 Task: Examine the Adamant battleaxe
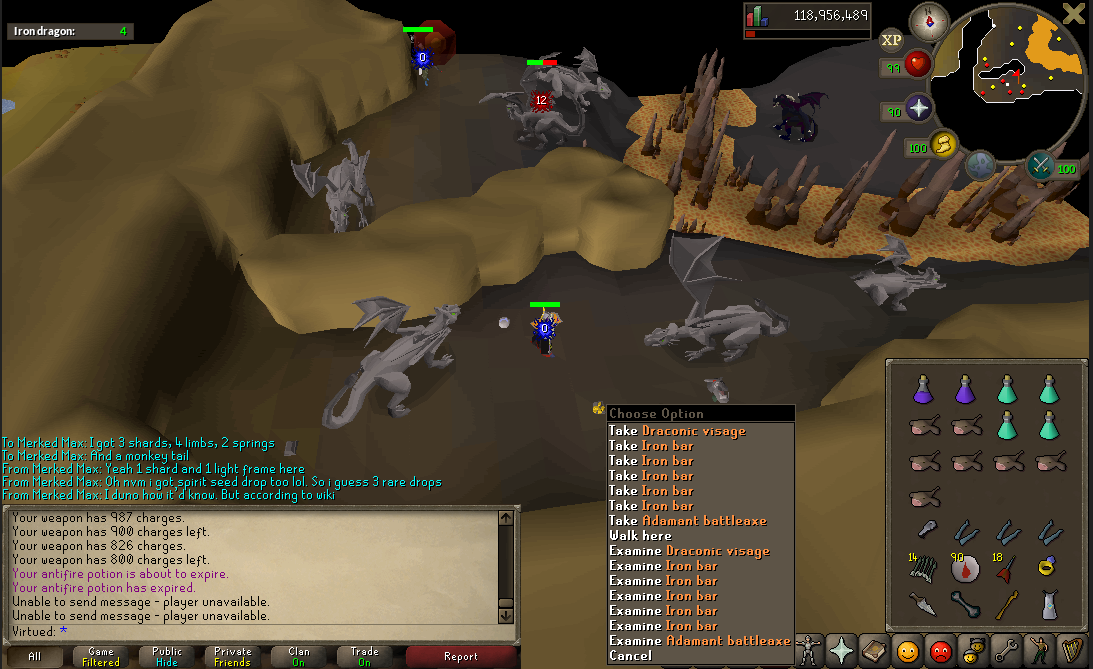(x=699, y=641)
